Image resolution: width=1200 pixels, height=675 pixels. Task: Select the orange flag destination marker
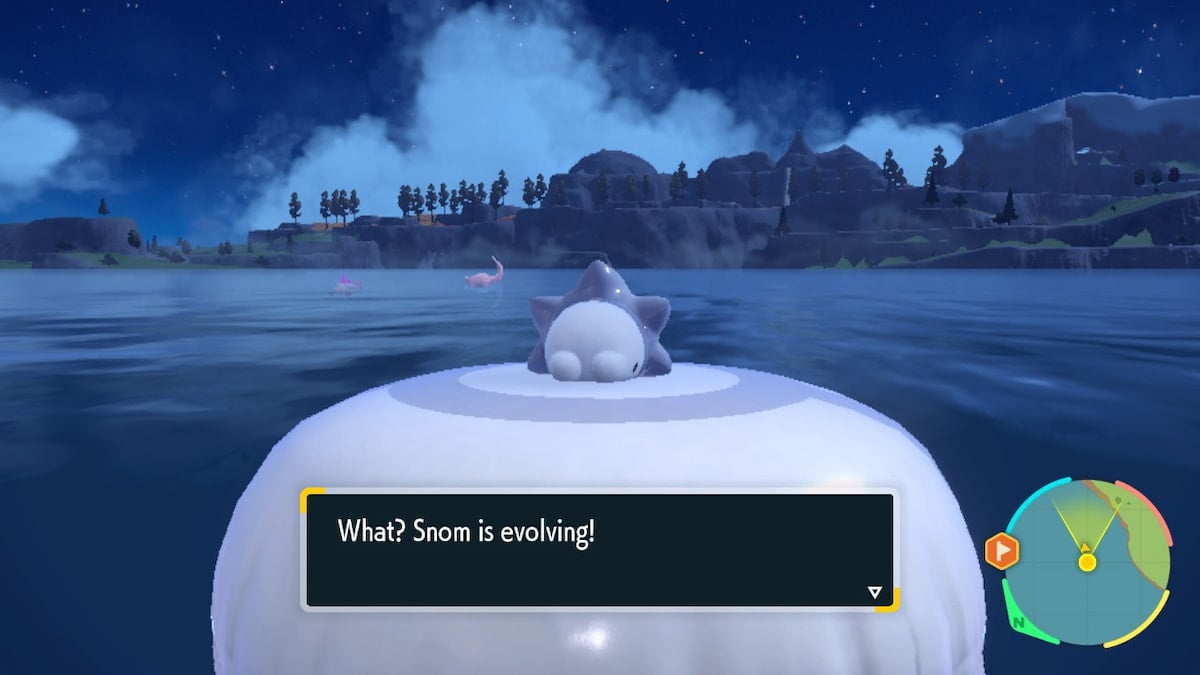coord(1000,551)
